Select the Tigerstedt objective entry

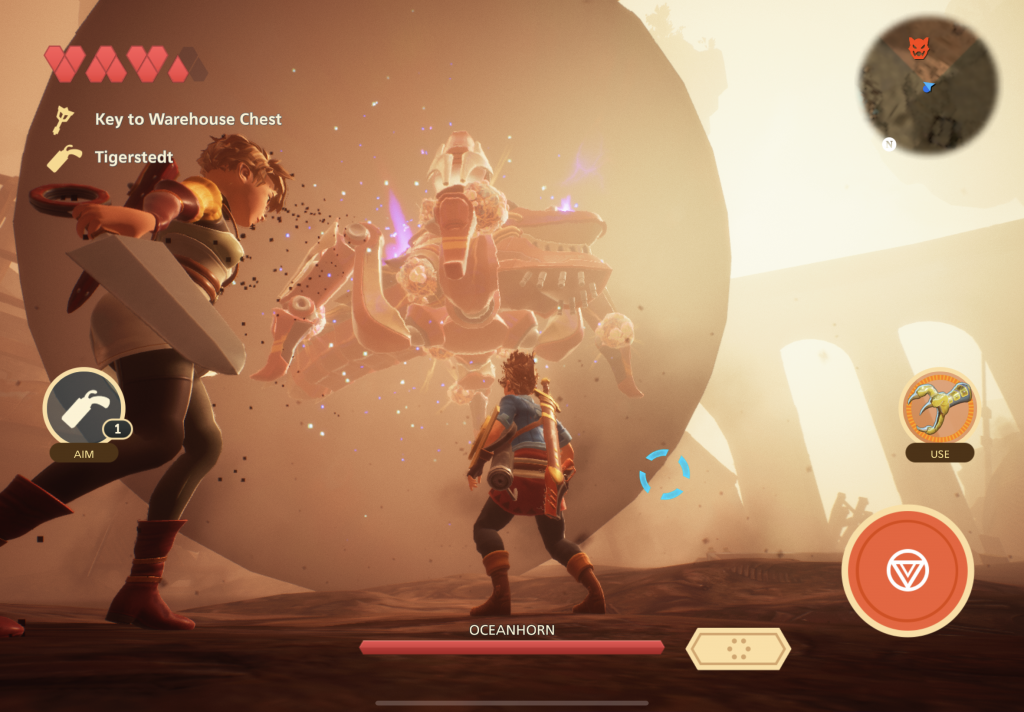tap(133, 157)
